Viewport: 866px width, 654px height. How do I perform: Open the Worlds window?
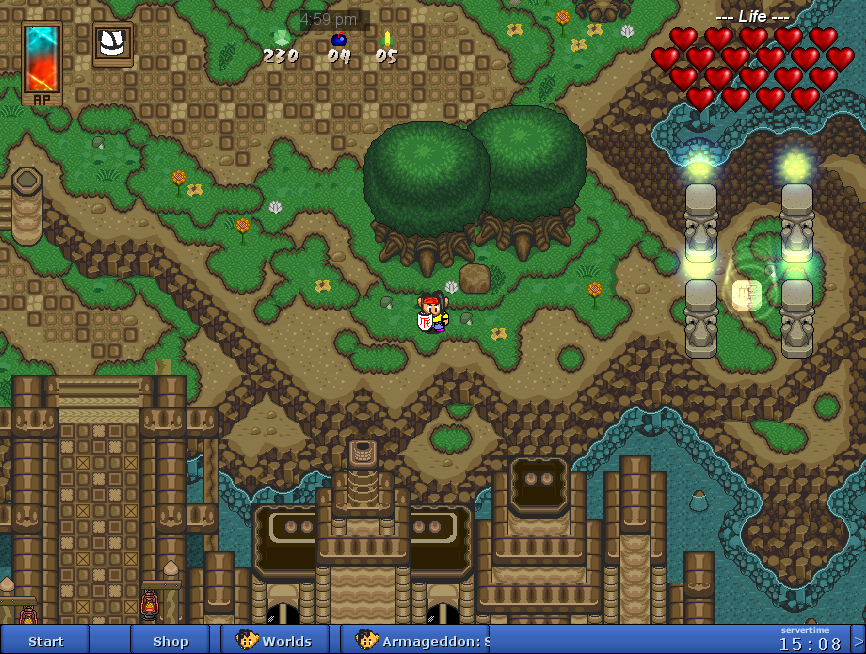coord(275,640)
